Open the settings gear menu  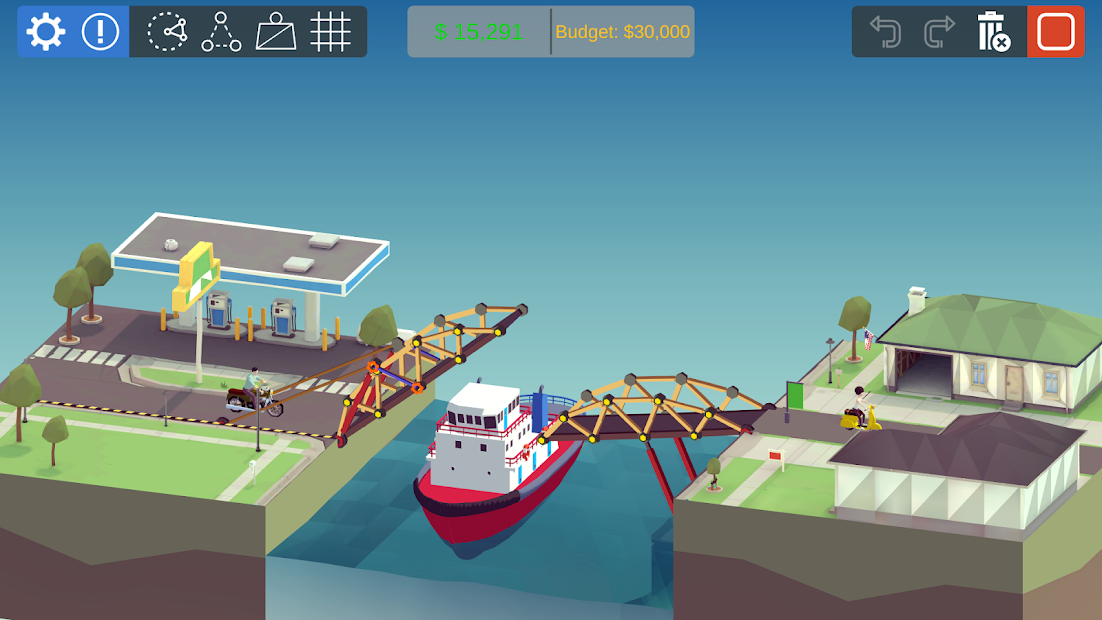pyautogui.click(x=46, y=32)
